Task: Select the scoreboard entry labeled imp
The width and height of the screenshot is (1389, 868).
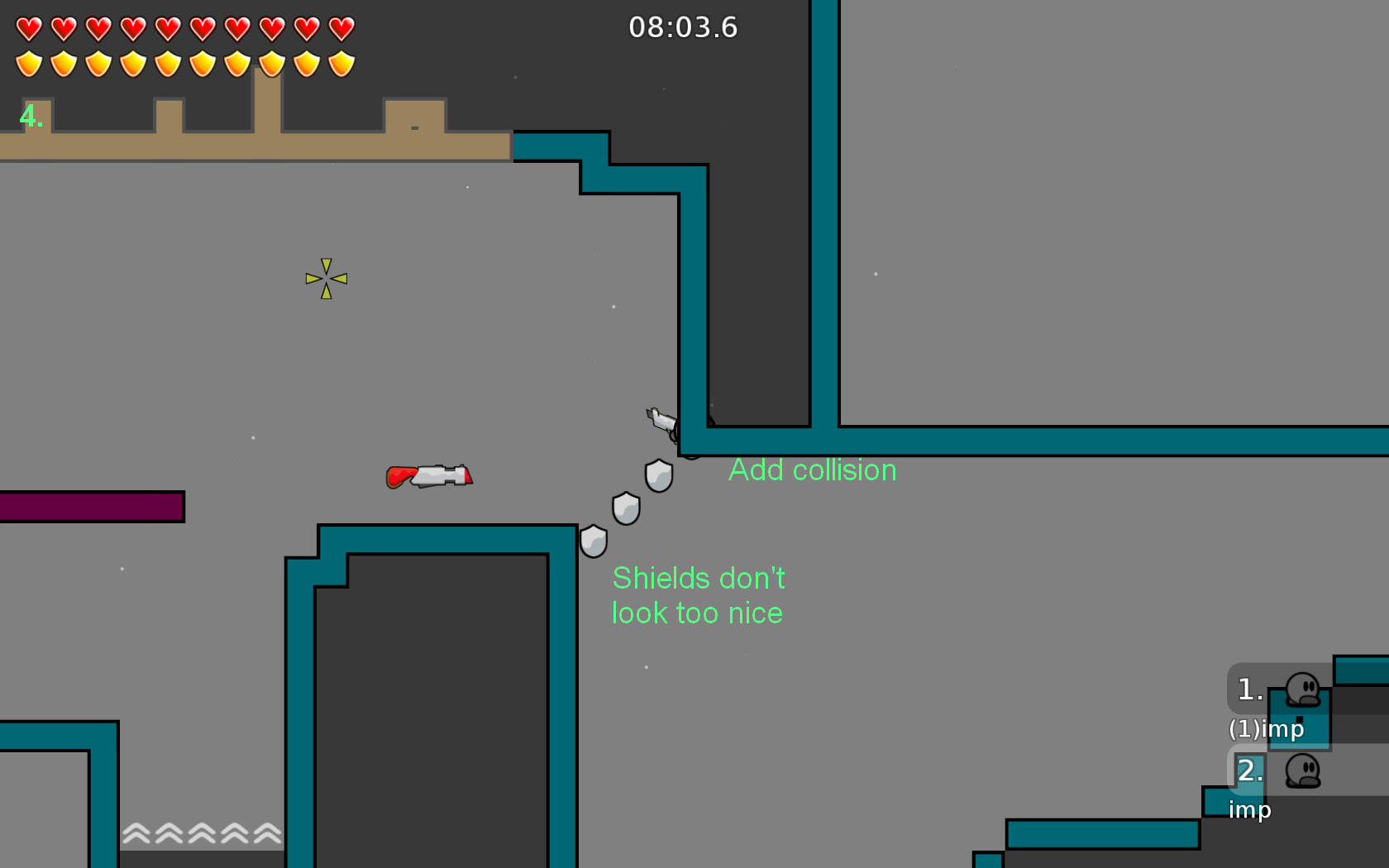Action: pos(1251,810)
